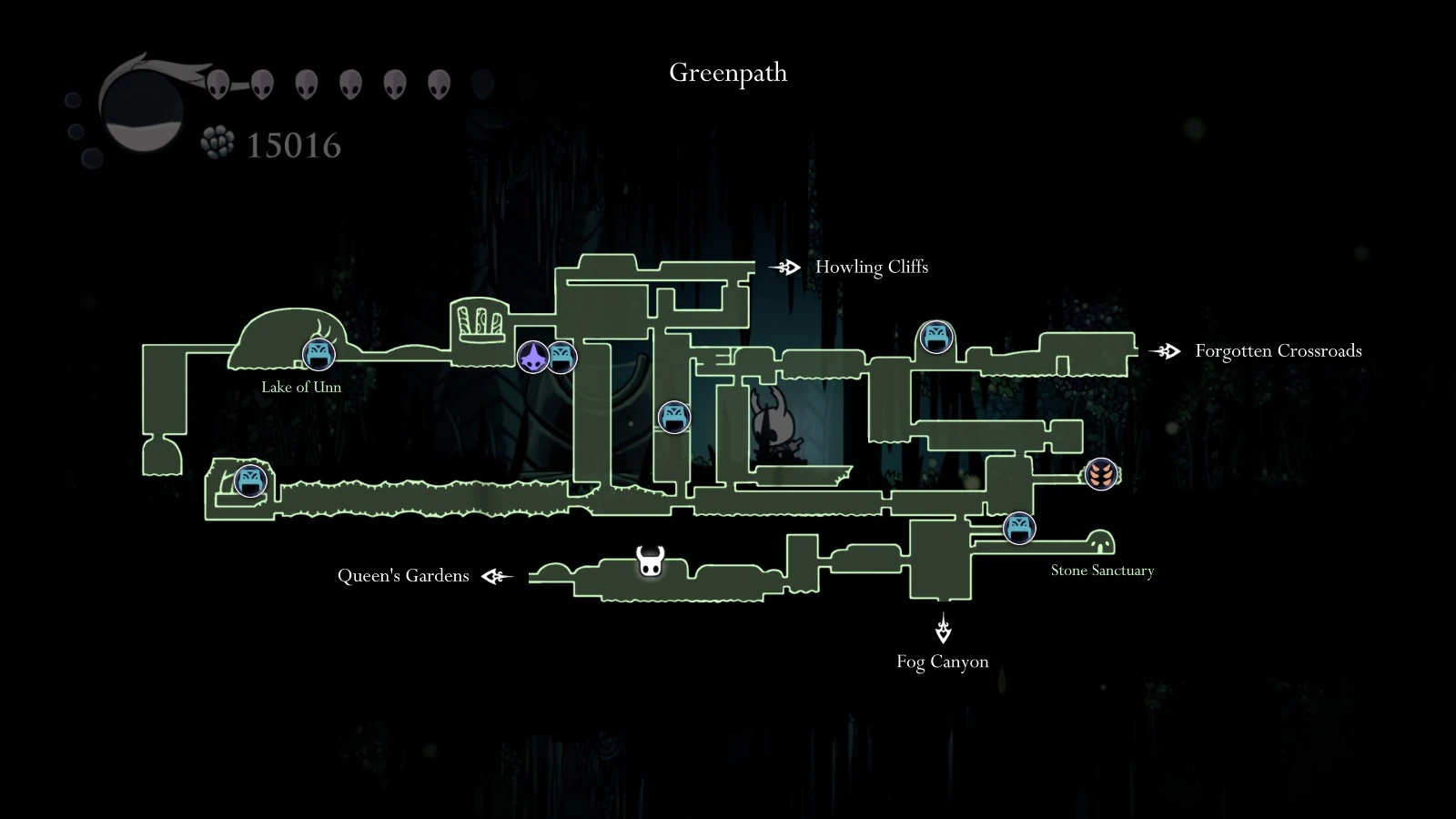1456x819 pixels.
Task: Select the bench marker in the lower-left room
Action: 248,481
